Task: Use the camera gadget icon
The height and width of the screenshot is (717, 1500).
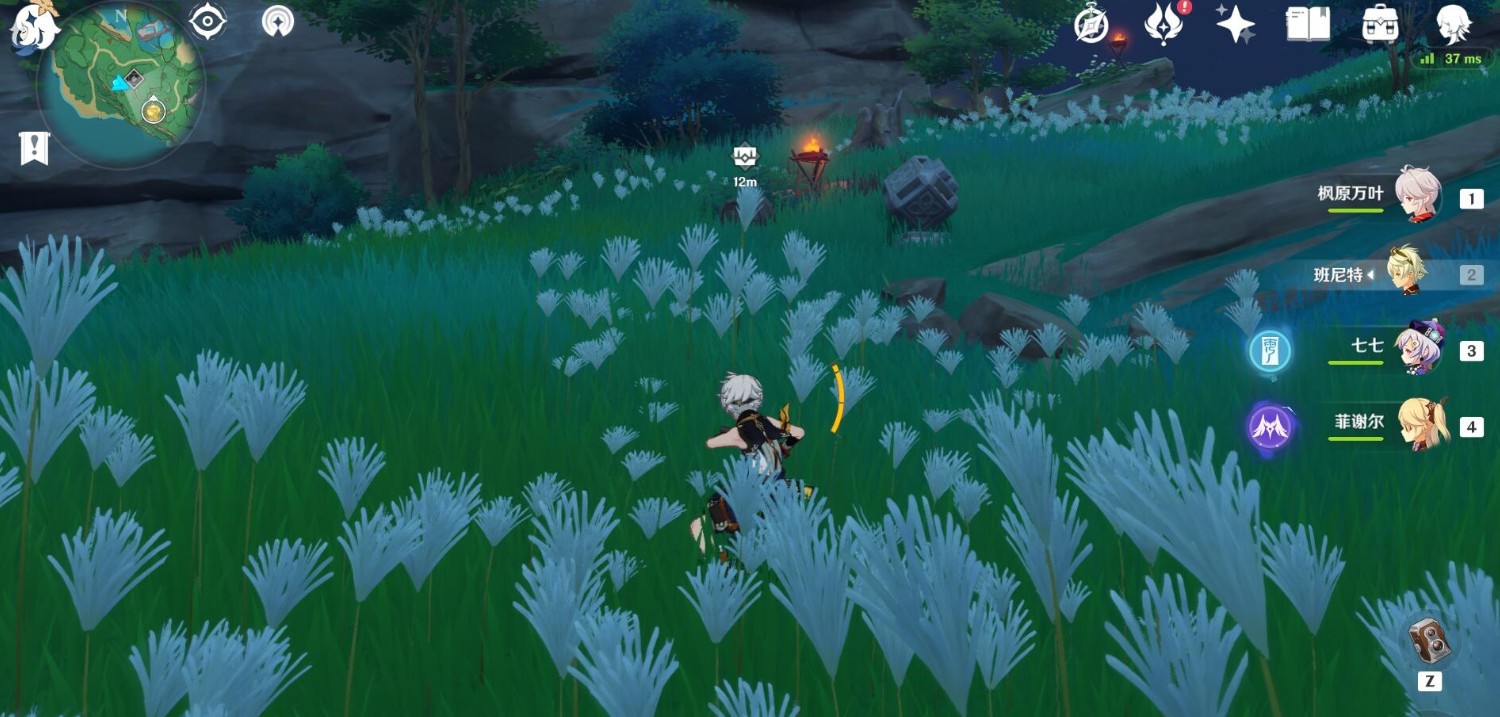Action: point(1429,639)
